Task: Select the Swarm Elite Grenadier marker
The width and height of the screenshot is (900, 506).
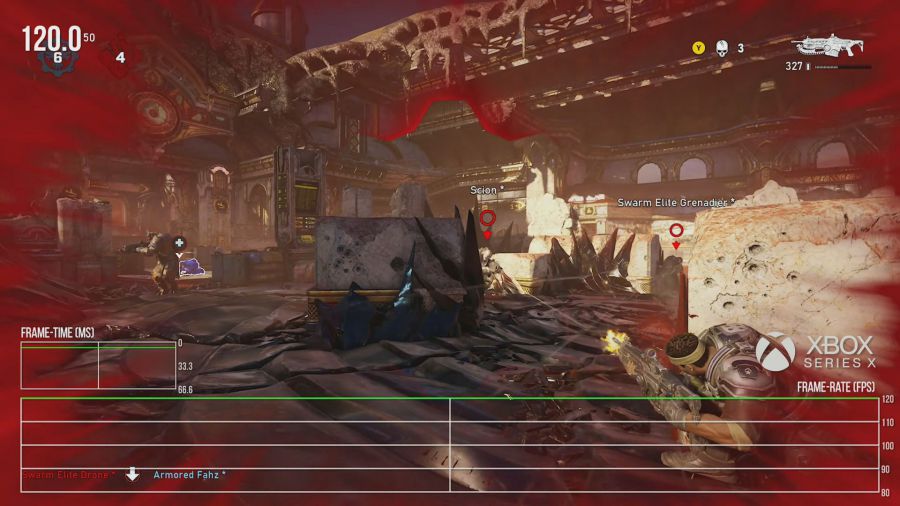Action: (676, 230)
